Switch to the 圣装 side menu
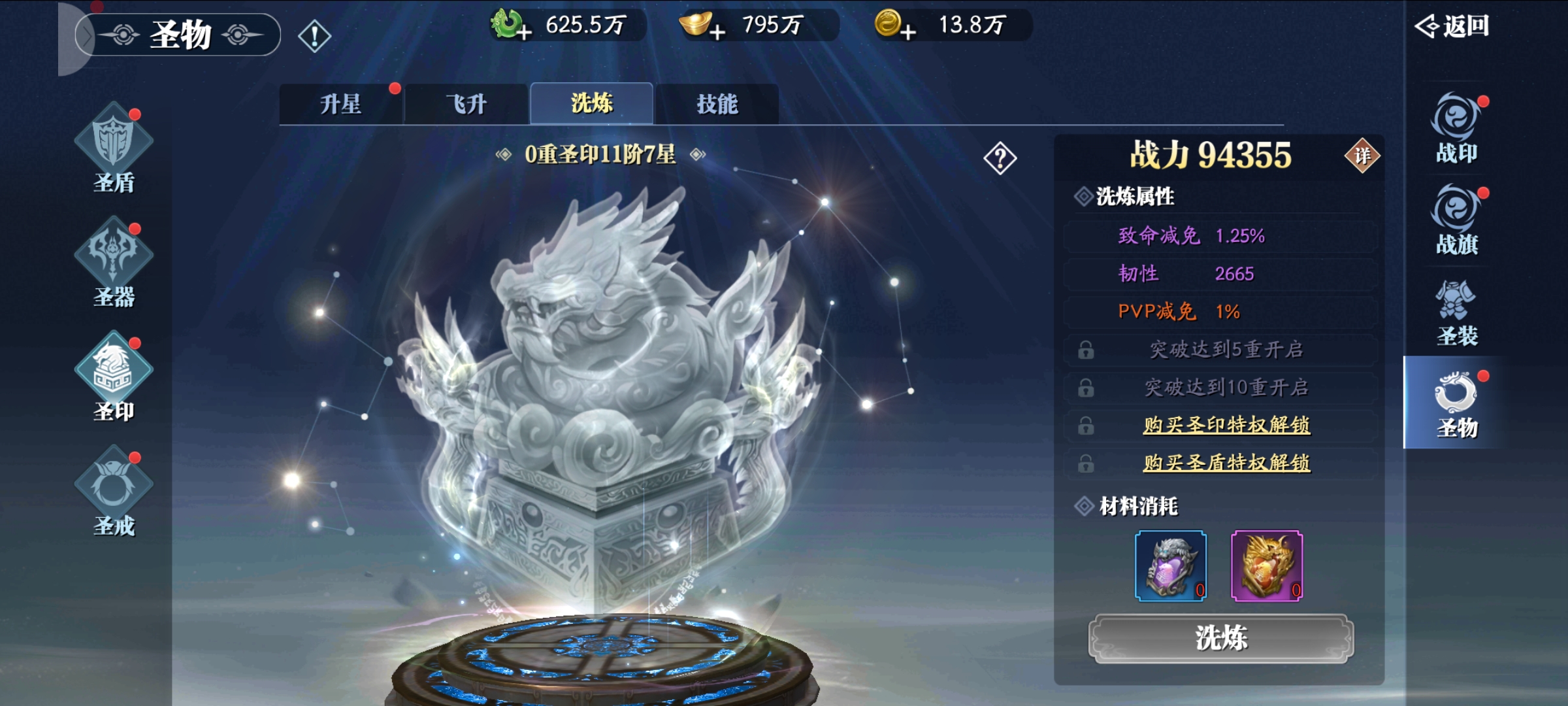Screen dimensions: 1568x706 pos(1456,312)
